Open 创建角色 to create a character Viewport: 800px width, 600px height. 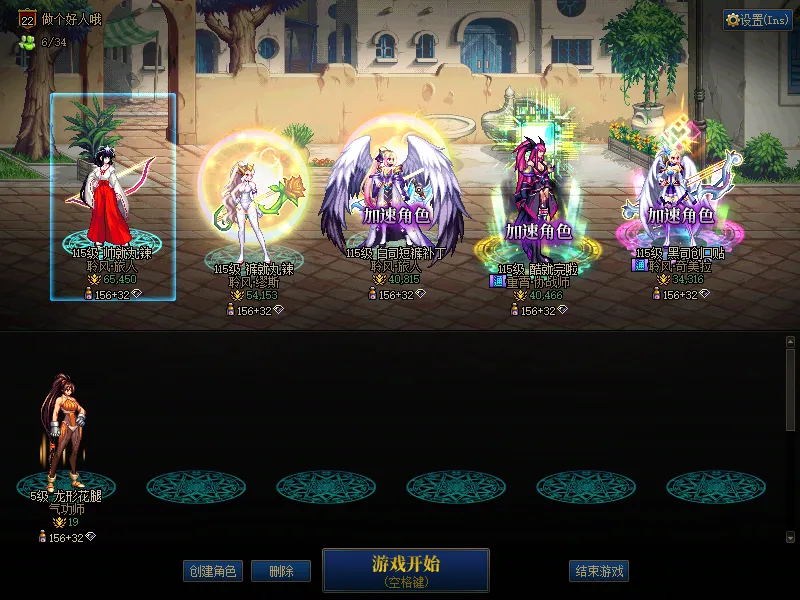click(213, 571)
